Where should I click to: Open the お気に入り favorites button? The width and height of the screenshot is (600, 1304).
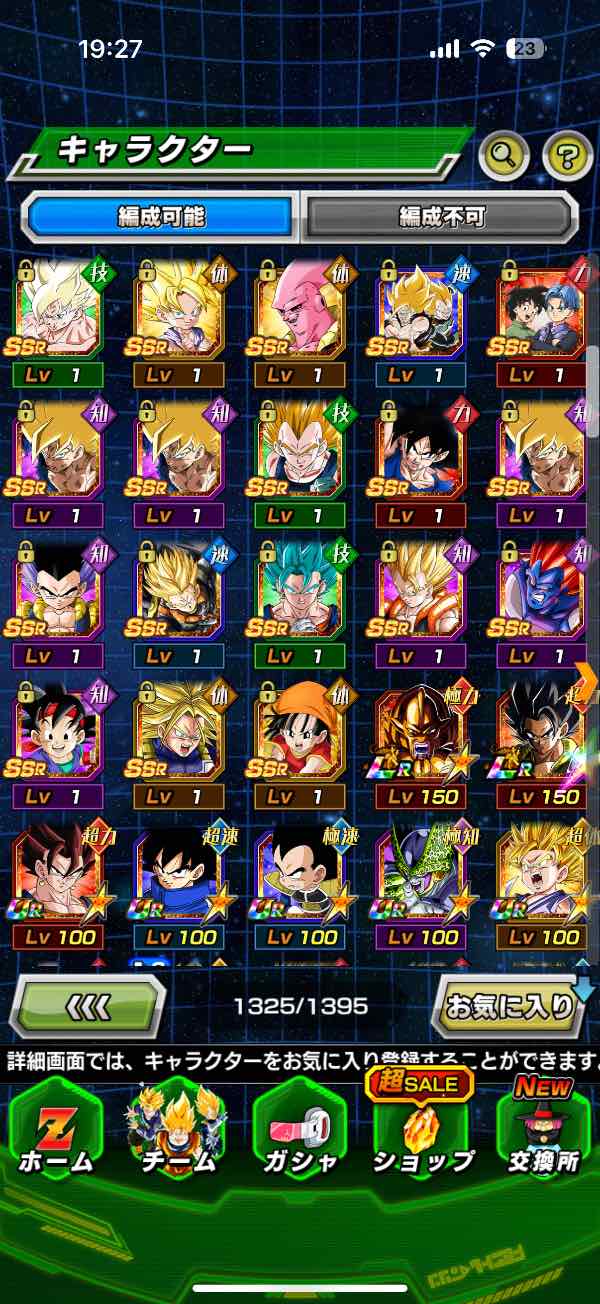click(510, 1005)
